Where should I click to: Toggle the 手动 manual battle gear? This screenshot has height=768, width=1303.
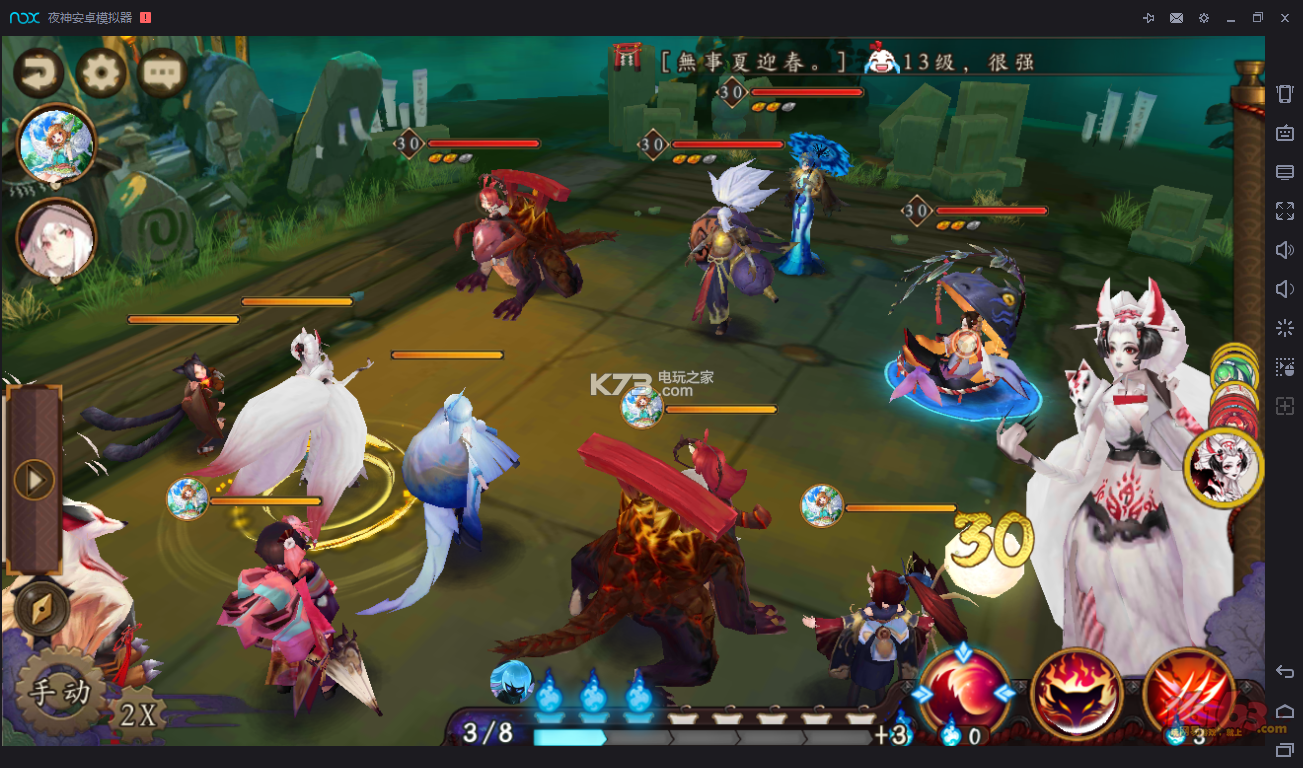point(60,692)
